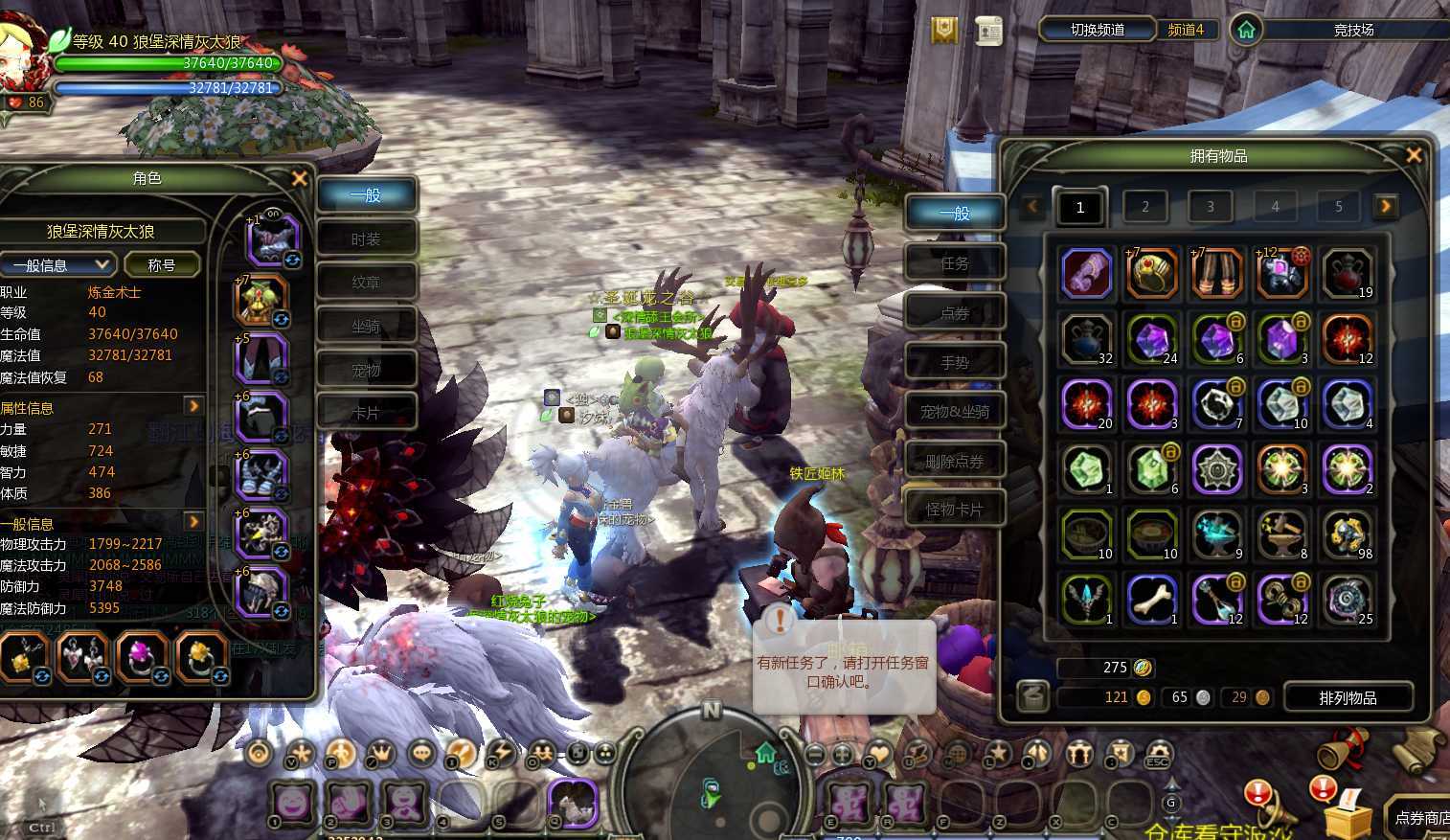Click the 切换频道 channel switch button
The width and height of the screenshot is (1450, 840).
pos(1097,30)
